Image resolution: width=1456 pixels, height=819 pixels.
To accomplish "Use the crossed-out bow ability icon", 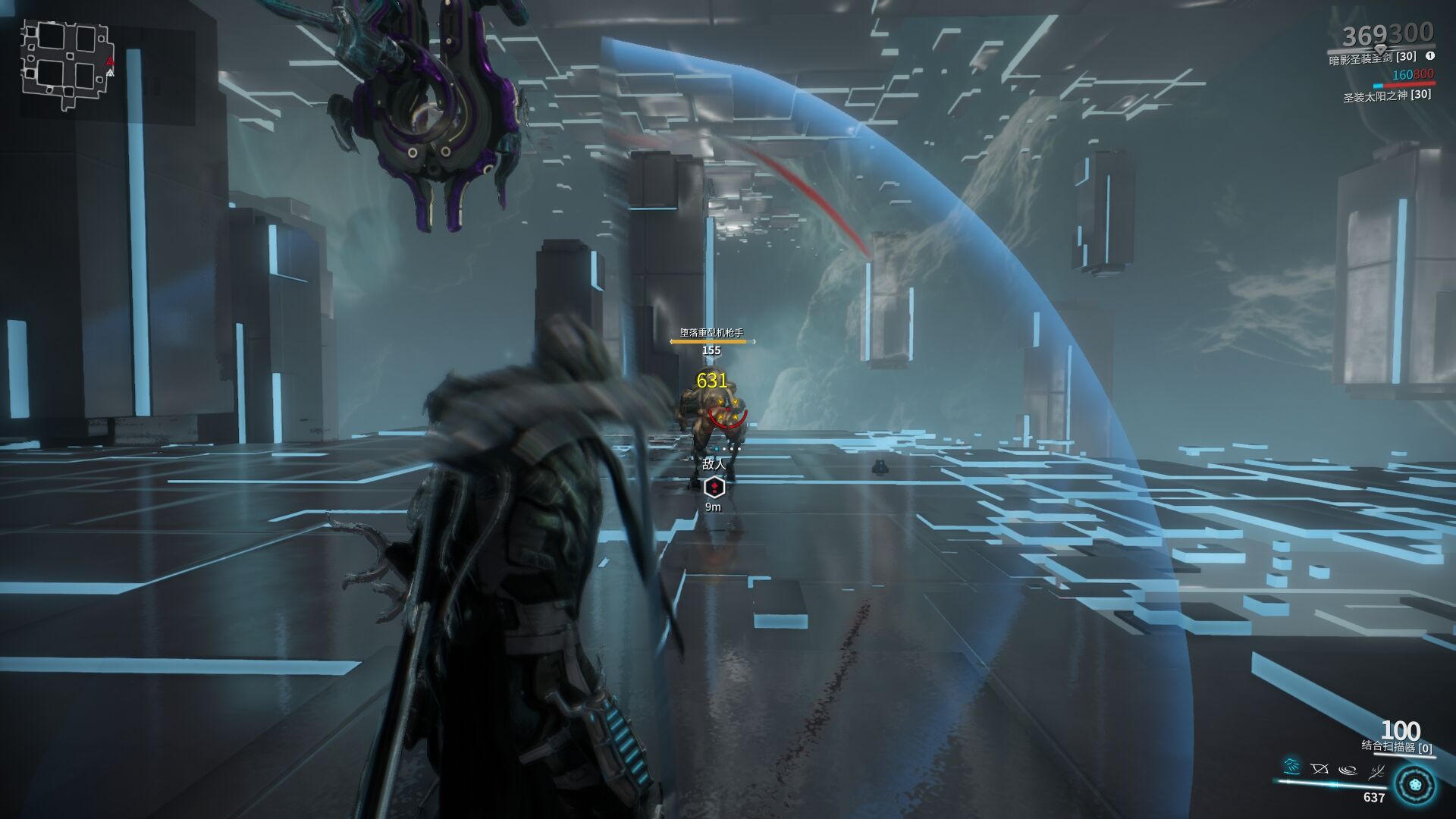I will [1319, 769].
